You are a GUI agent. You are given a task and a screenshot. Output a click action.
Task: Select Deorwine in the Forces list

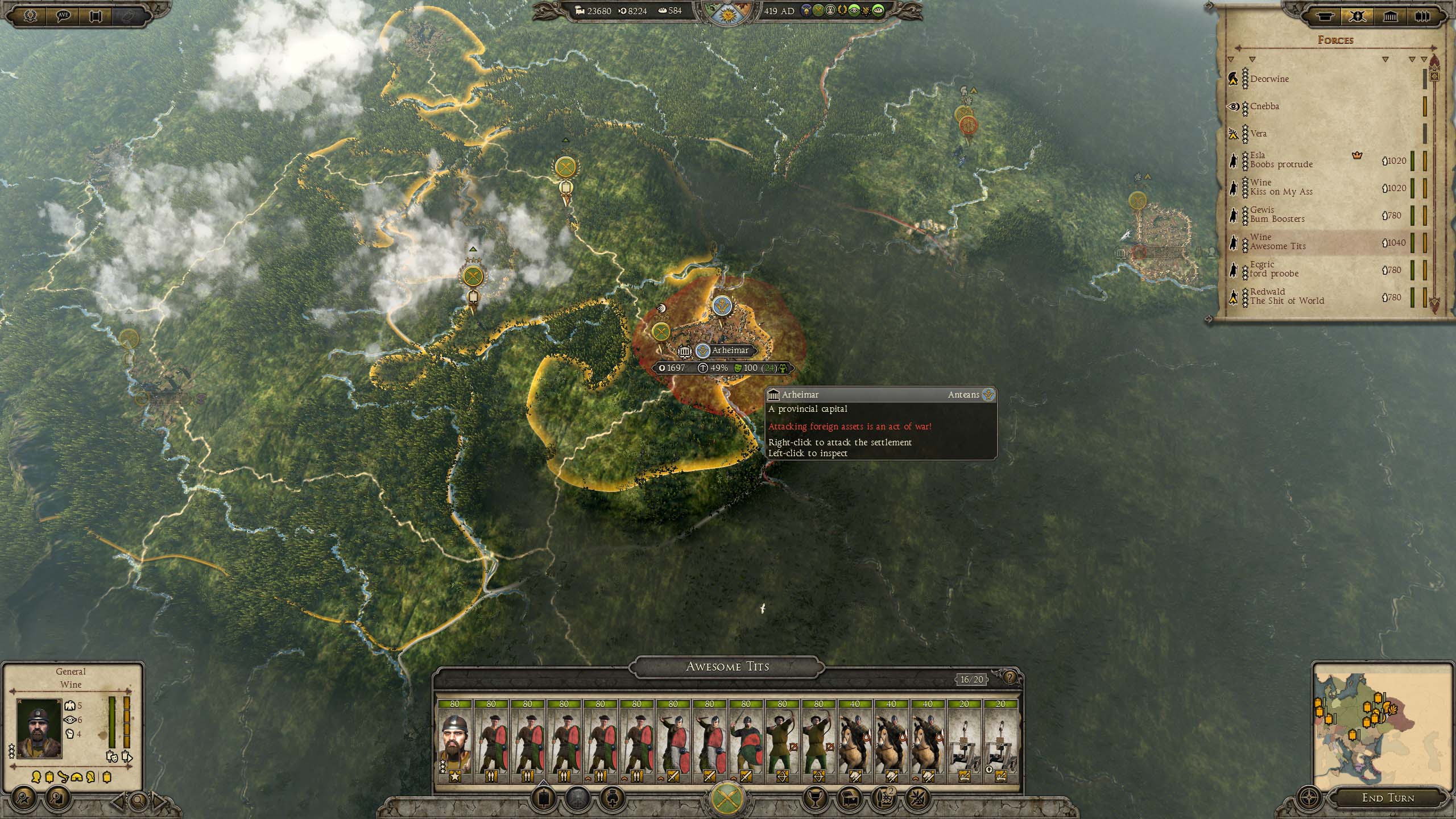point(1269,79)
